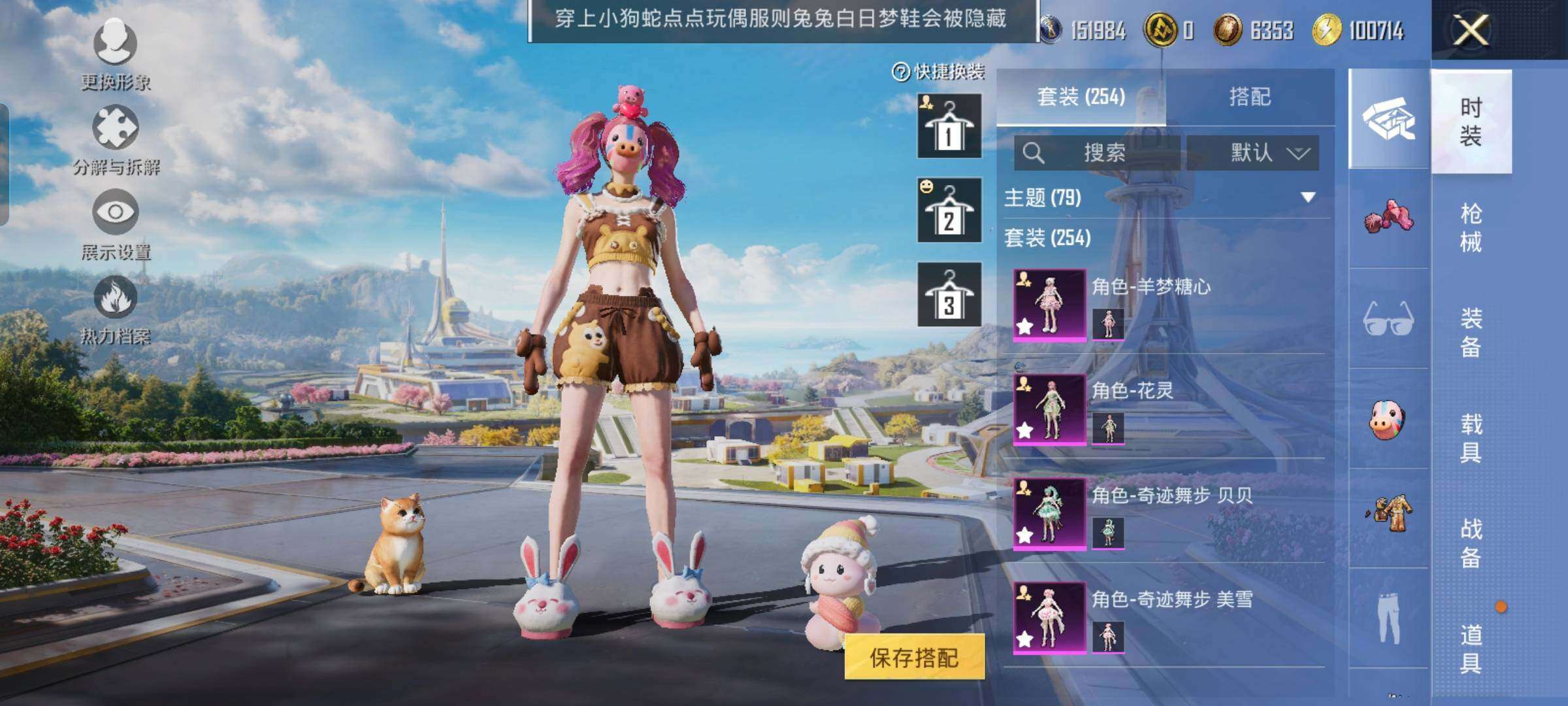Image resolution: width=1568 pixels, height=706 pixels.
Task: Open the full outfit set category icon
Action: [x=1388, y=120]
